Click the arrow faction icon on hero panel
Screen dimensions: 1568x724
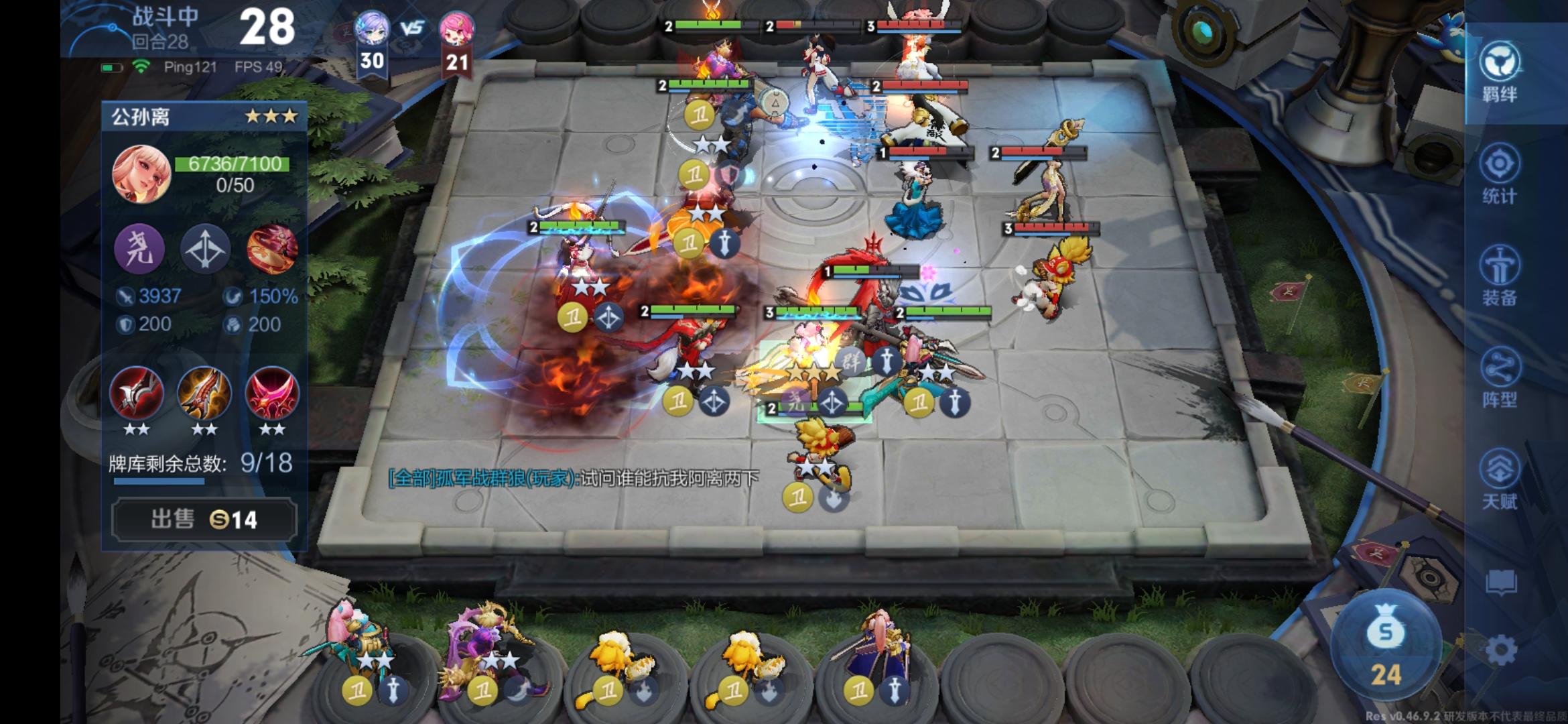(x=205, y=249)
